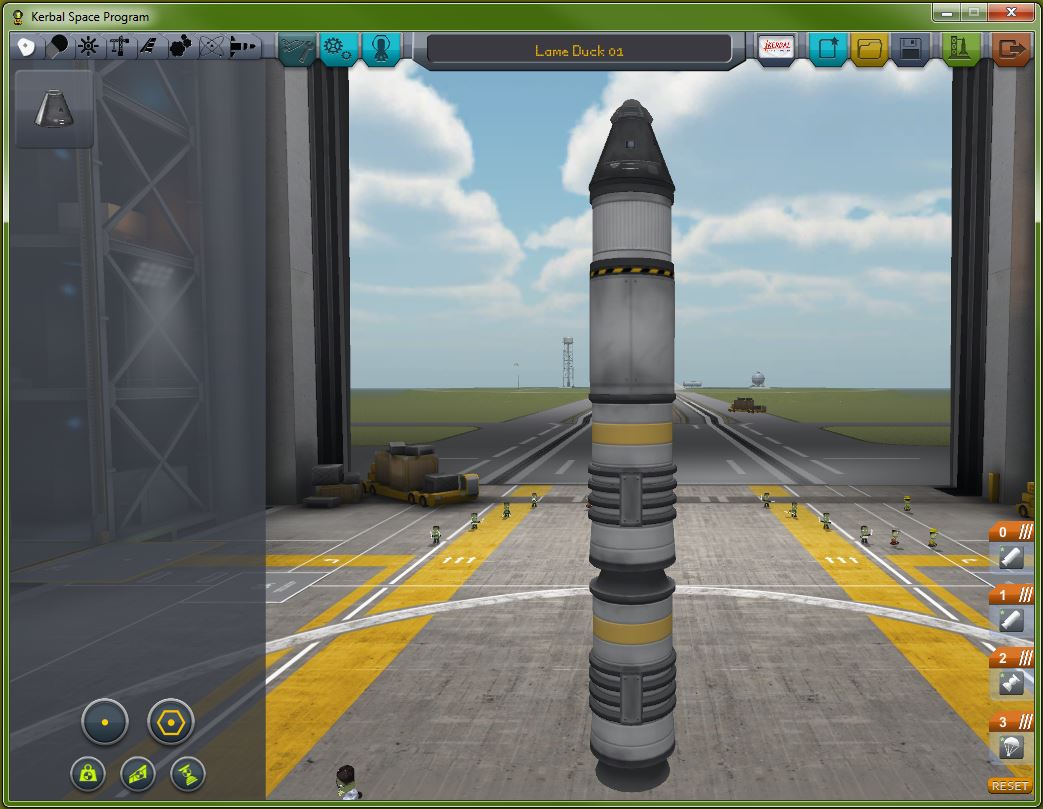
Task: Save the craft with the floppy disk
Action: tap(909, 48)
